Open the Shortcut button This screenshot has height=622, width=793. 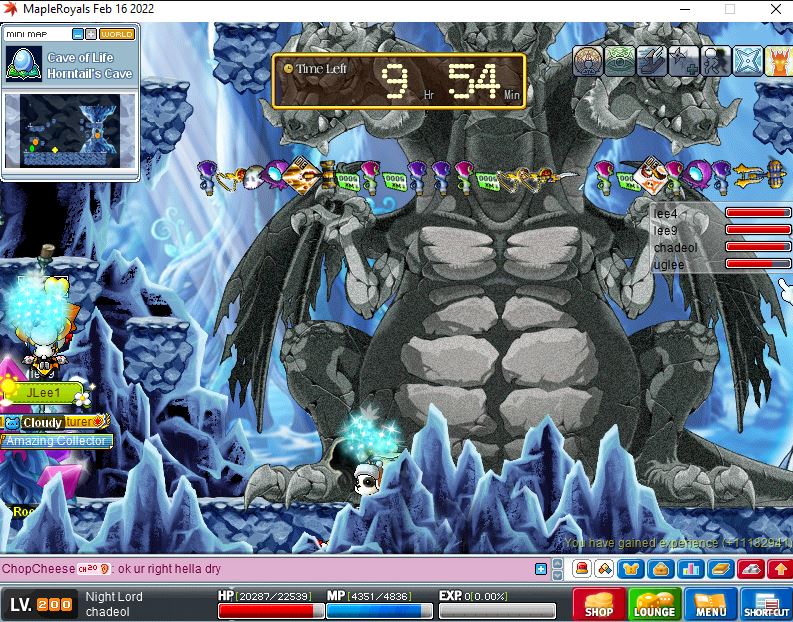[x=766, y=605]
